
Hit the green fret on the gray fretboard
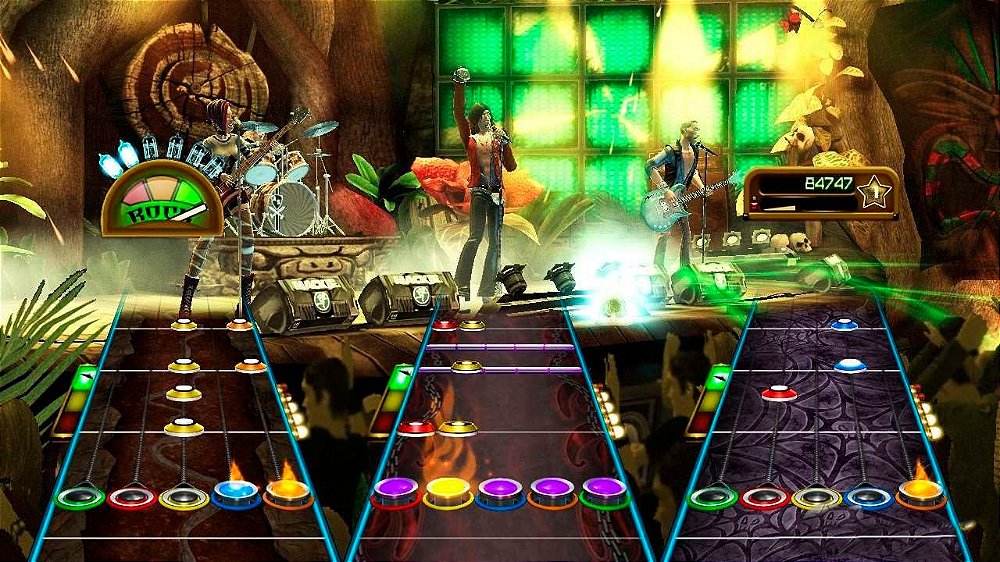712,496
